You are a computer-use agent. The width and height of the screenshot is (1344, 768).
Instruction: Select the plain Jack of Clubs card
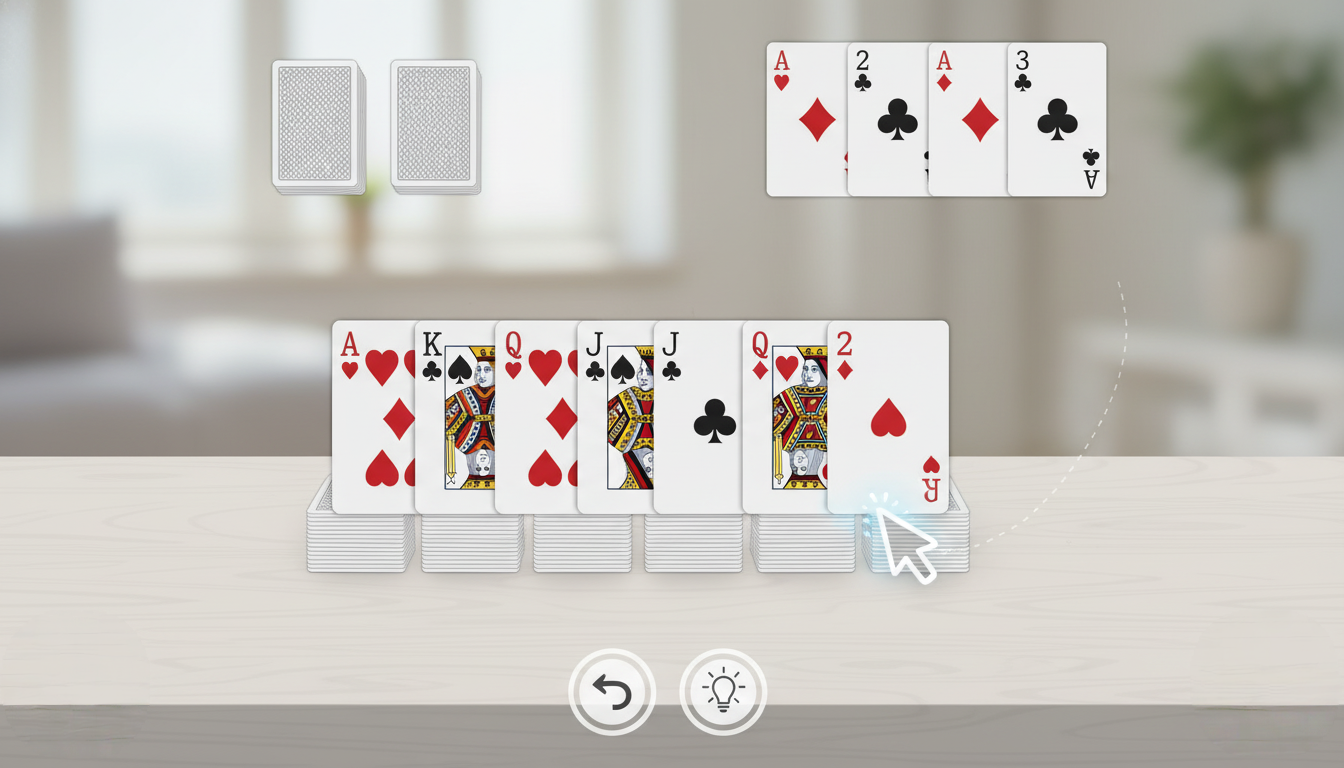coord(697,420)
